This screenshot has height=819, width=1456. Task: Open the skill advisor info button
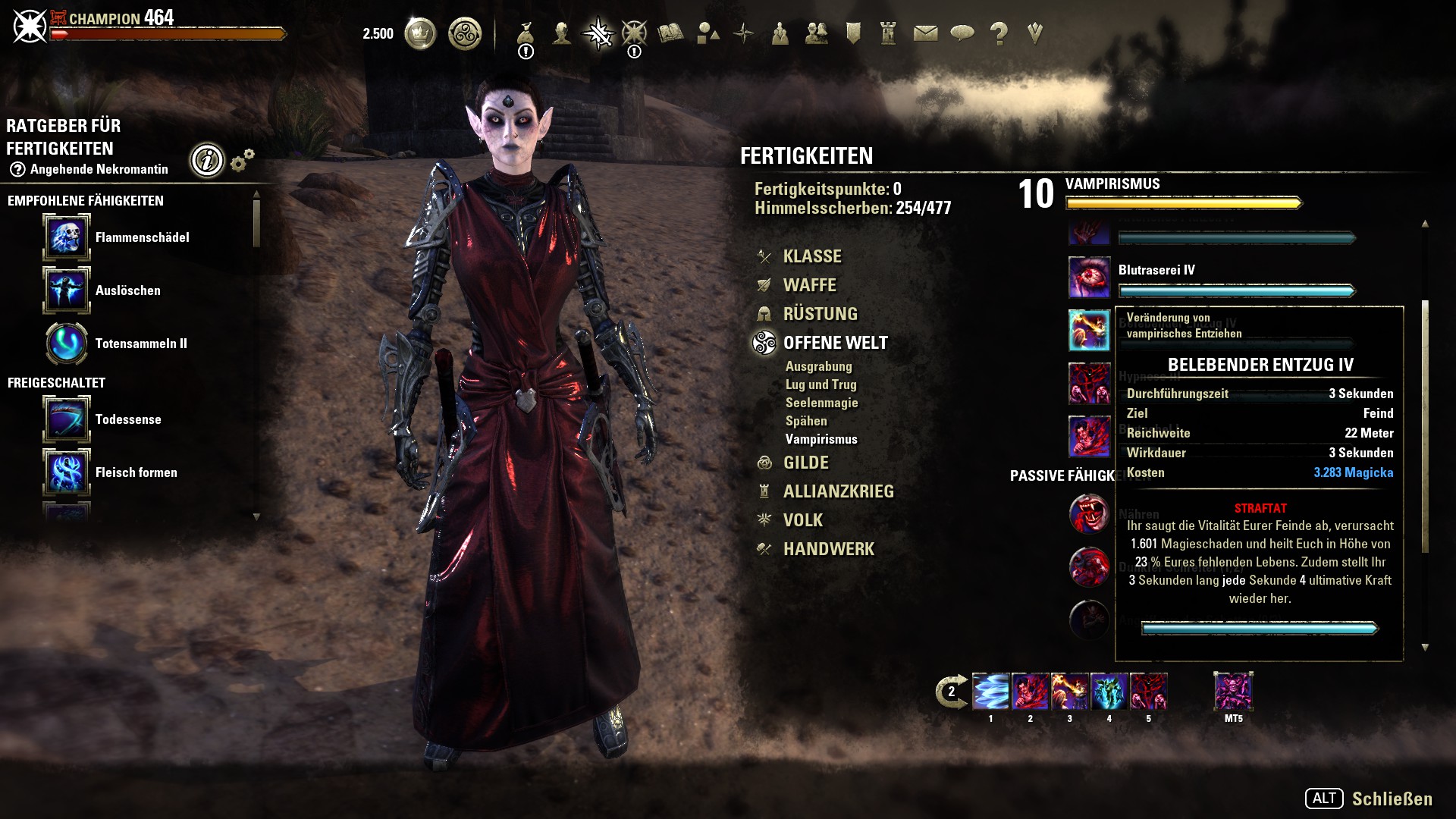207,160
